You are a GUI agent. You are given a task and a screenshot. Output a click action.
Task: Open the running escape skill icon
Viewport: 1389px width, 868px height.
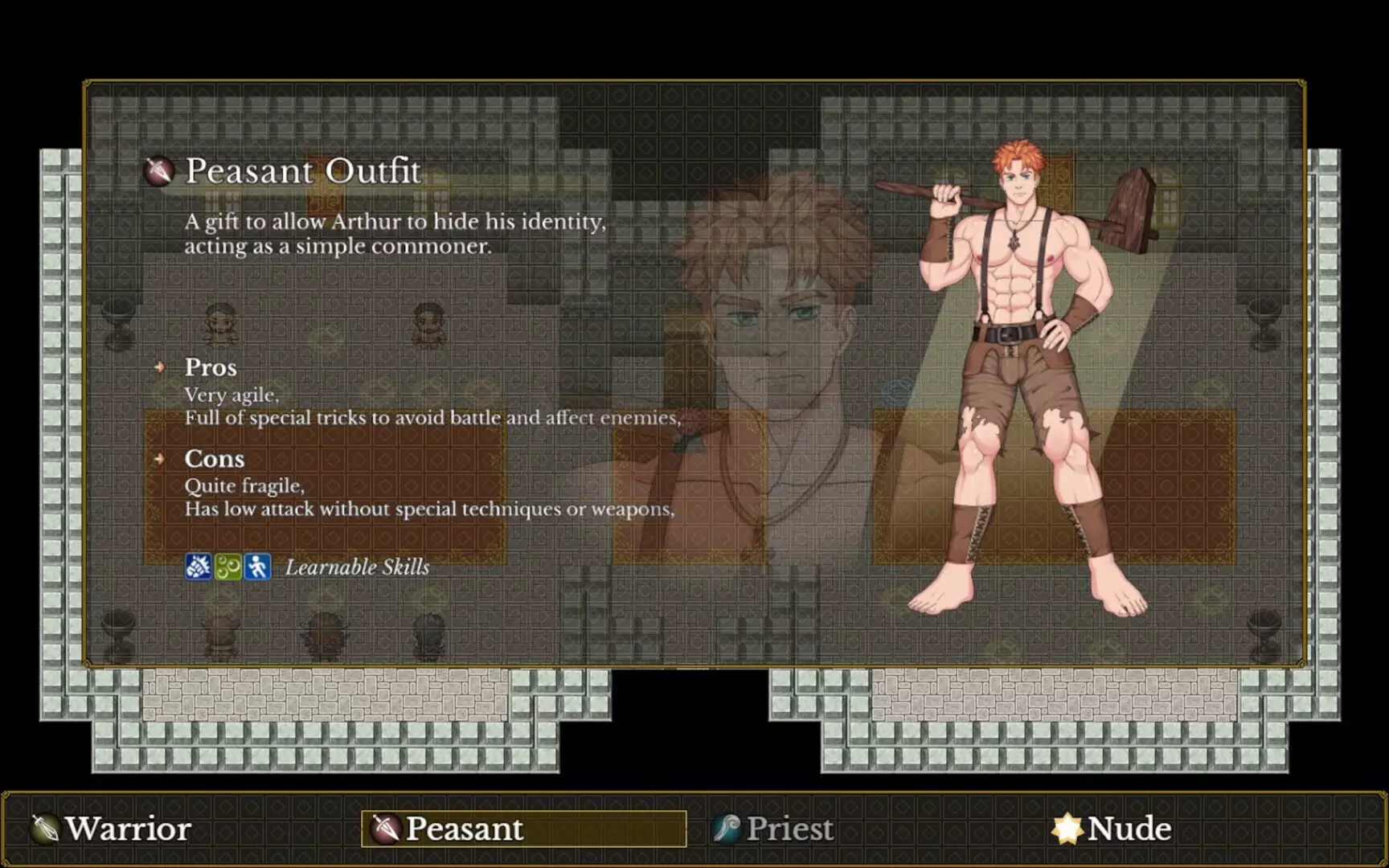[257, 567]
